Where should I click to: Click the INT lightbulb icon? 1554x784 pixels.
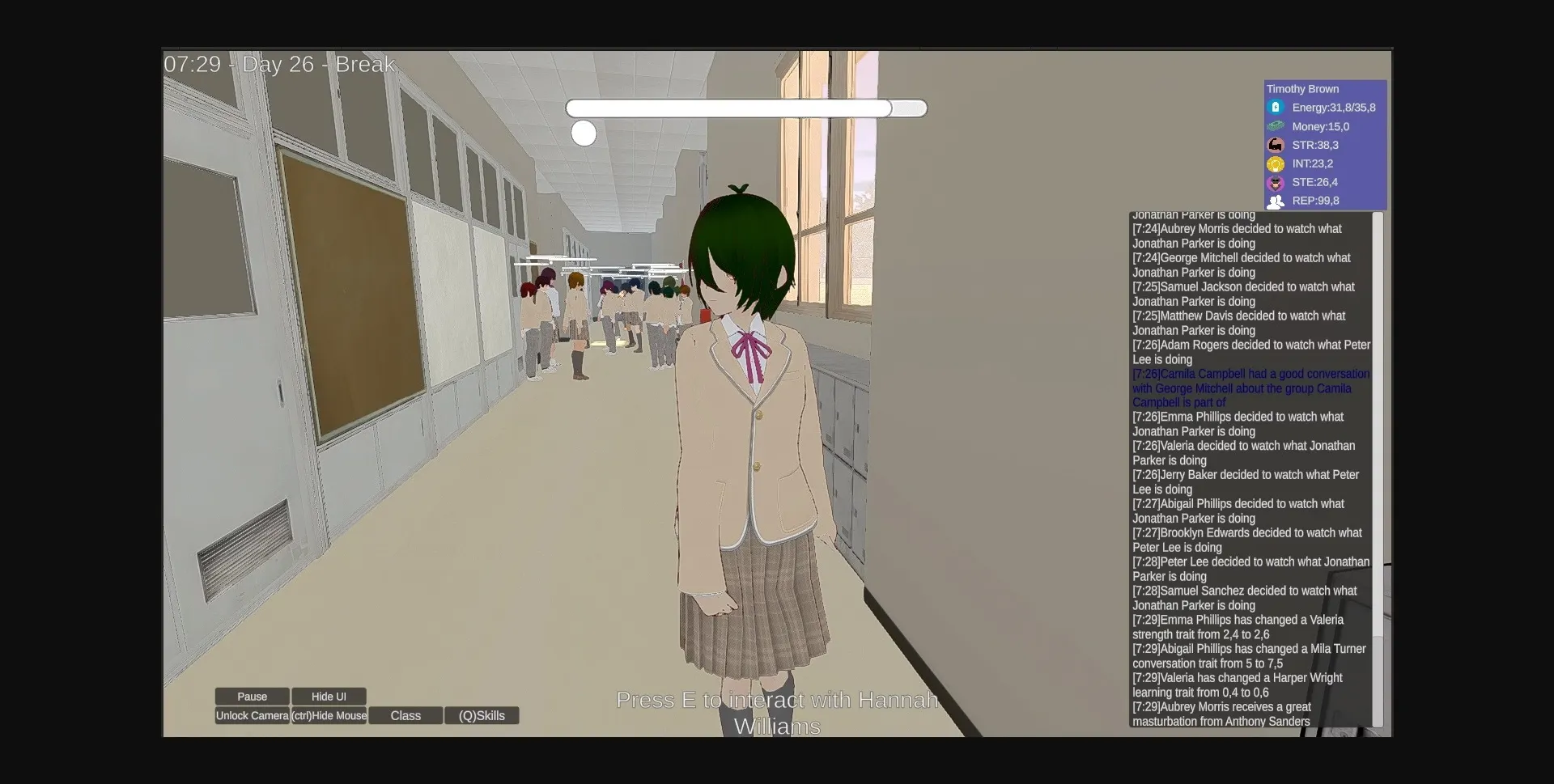click(x=1276, y=163)
